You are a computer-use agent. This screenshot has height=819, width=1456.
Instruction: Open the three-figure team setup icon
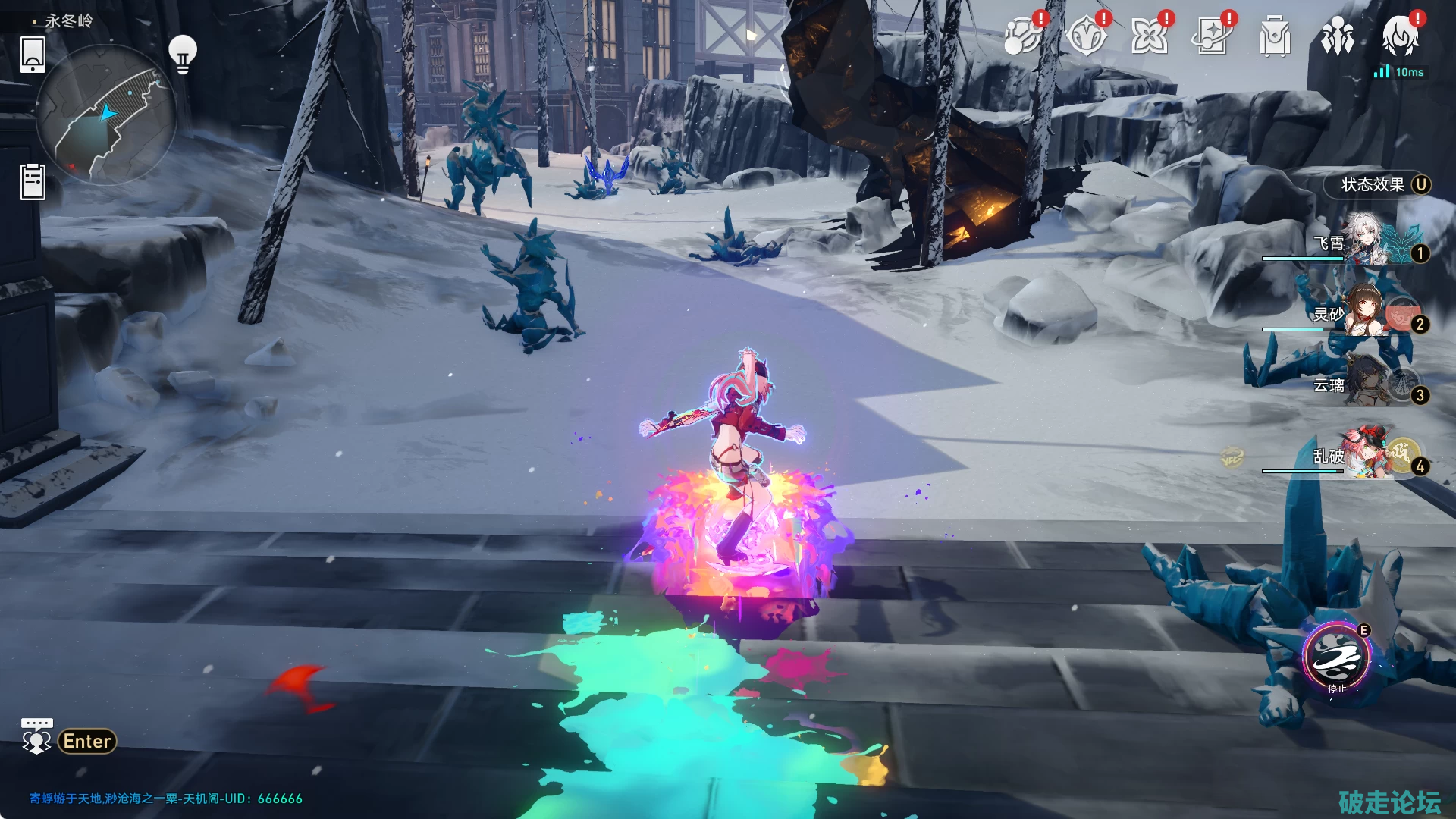(1337, 36)
